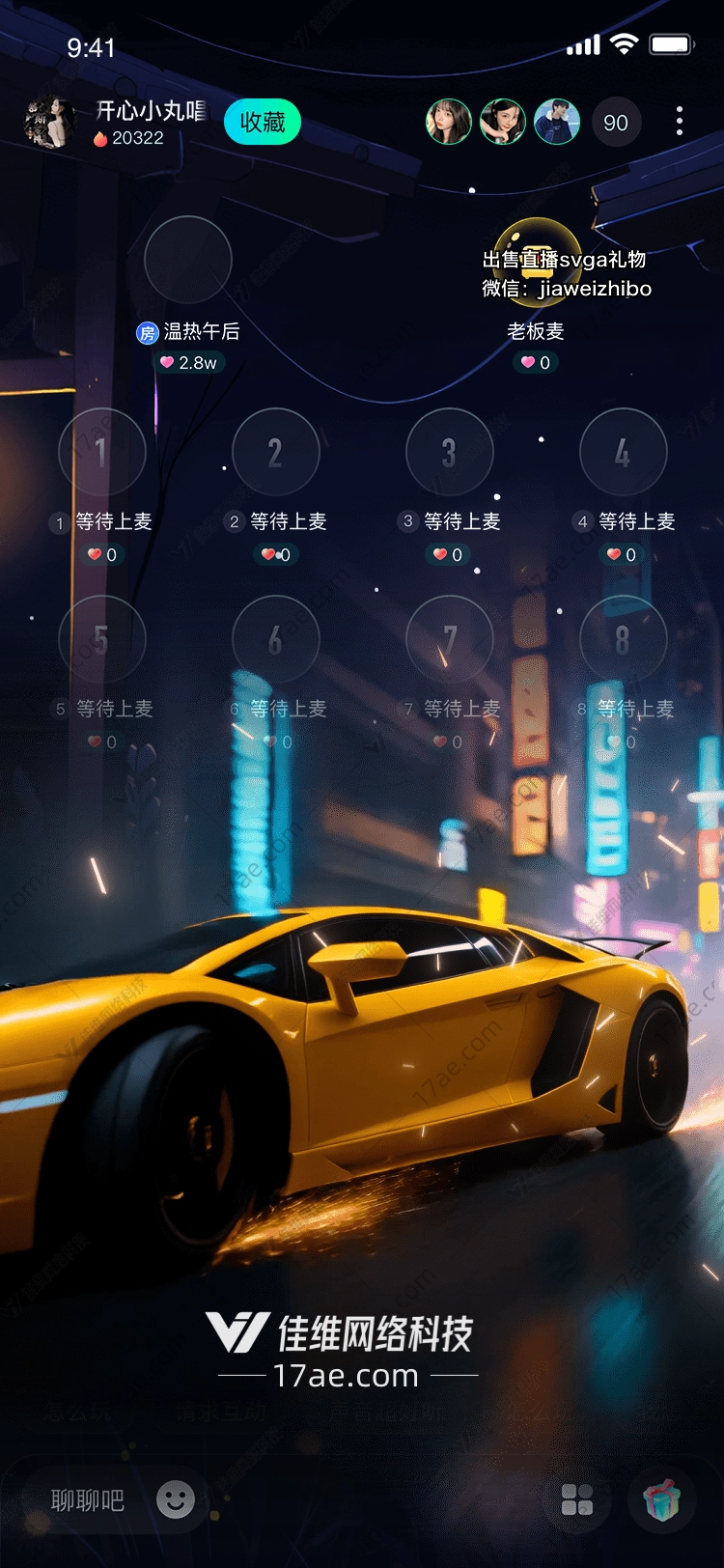Select mic seat number 6

tap(276, 639)
